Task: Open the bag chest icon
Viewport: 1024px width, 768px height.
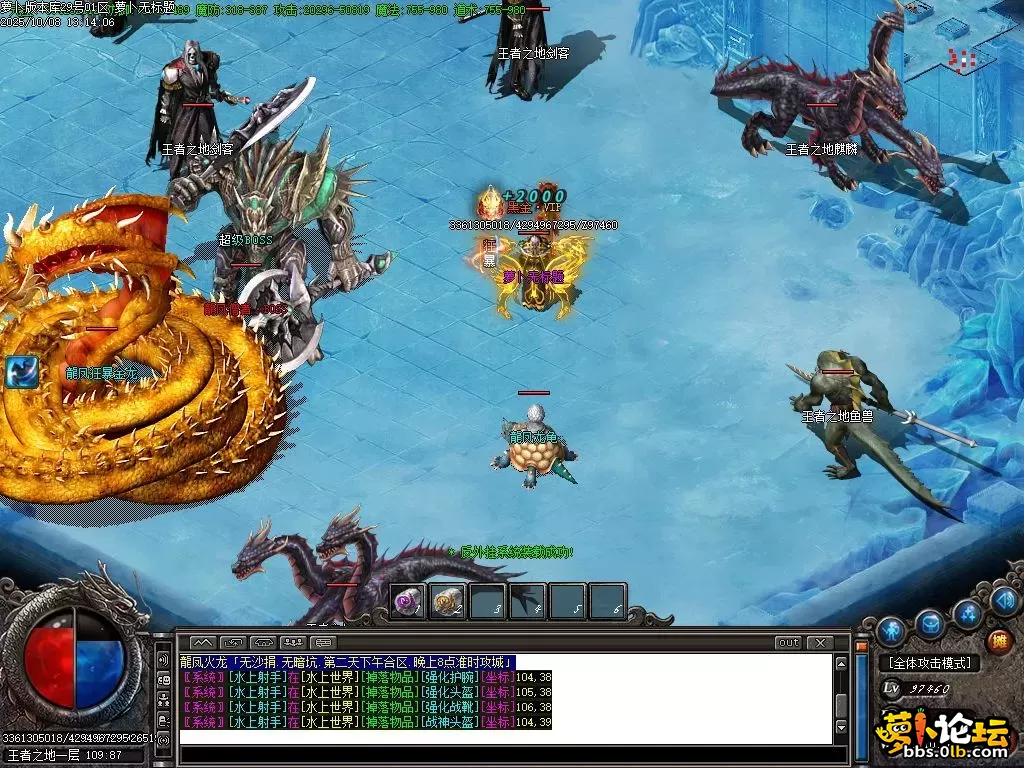Action: click(x=930, y=624)
